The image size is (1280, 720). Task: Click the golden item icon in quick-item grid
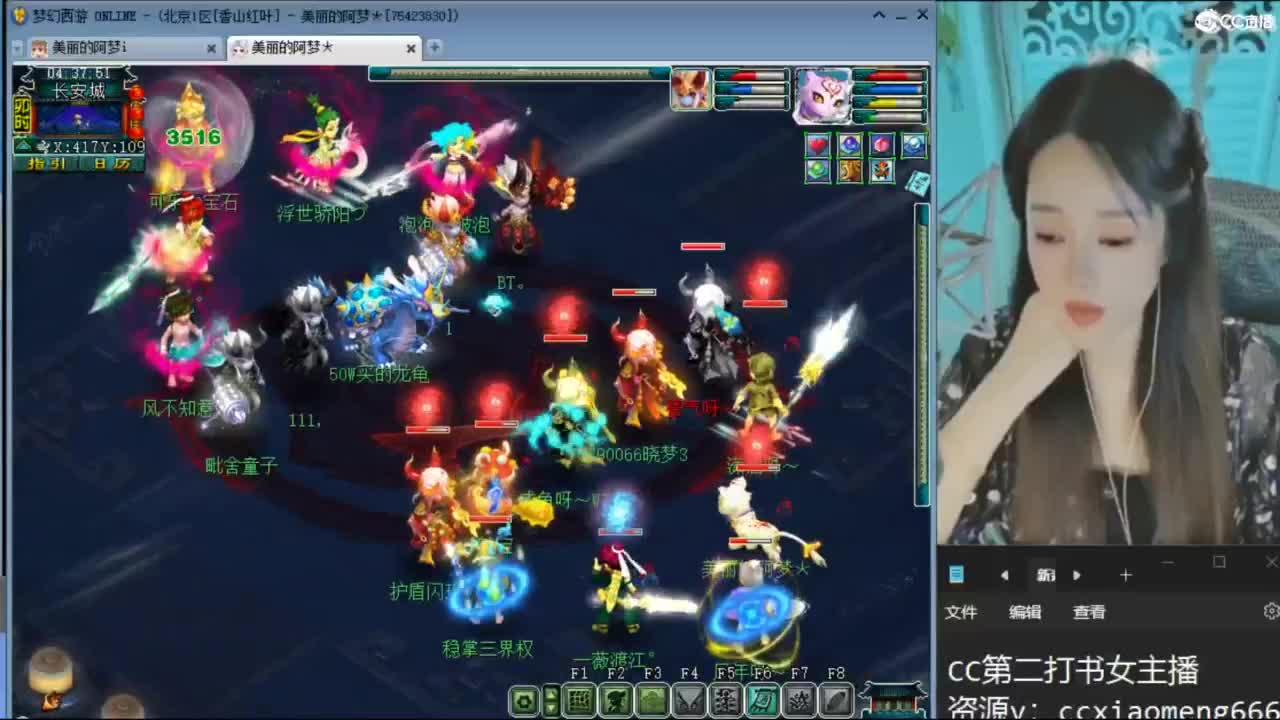[850, 169]
